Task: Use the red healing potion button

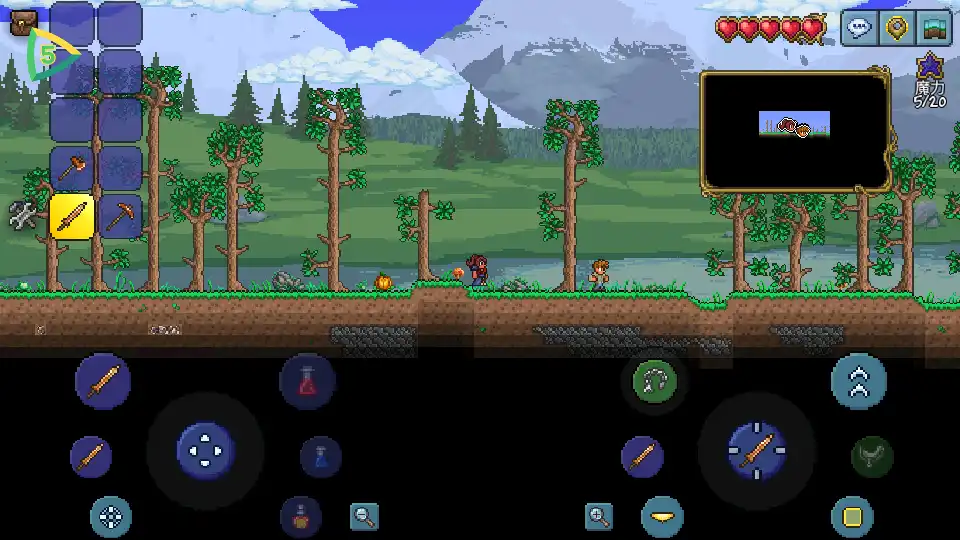Action: (307, 380)
